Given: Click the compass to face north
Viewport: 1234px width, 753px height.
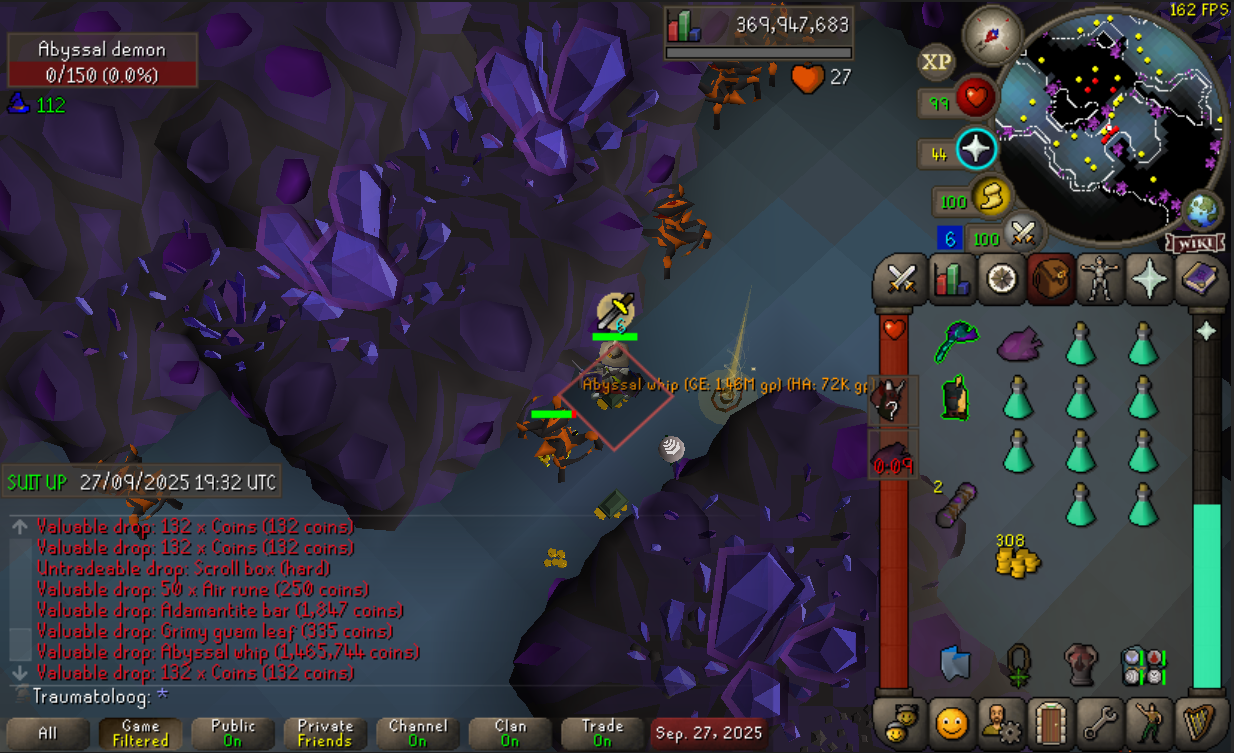Looking at the screenshot, I should (991, 35).
